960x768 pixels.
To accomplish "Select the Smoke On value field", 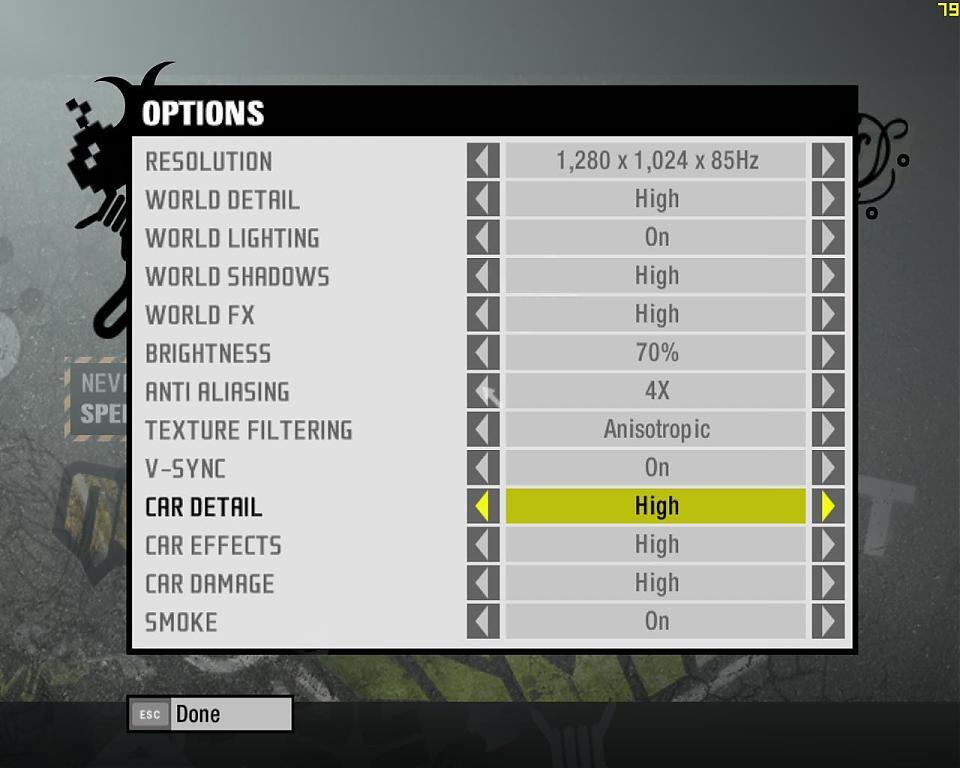I will 656,622.
